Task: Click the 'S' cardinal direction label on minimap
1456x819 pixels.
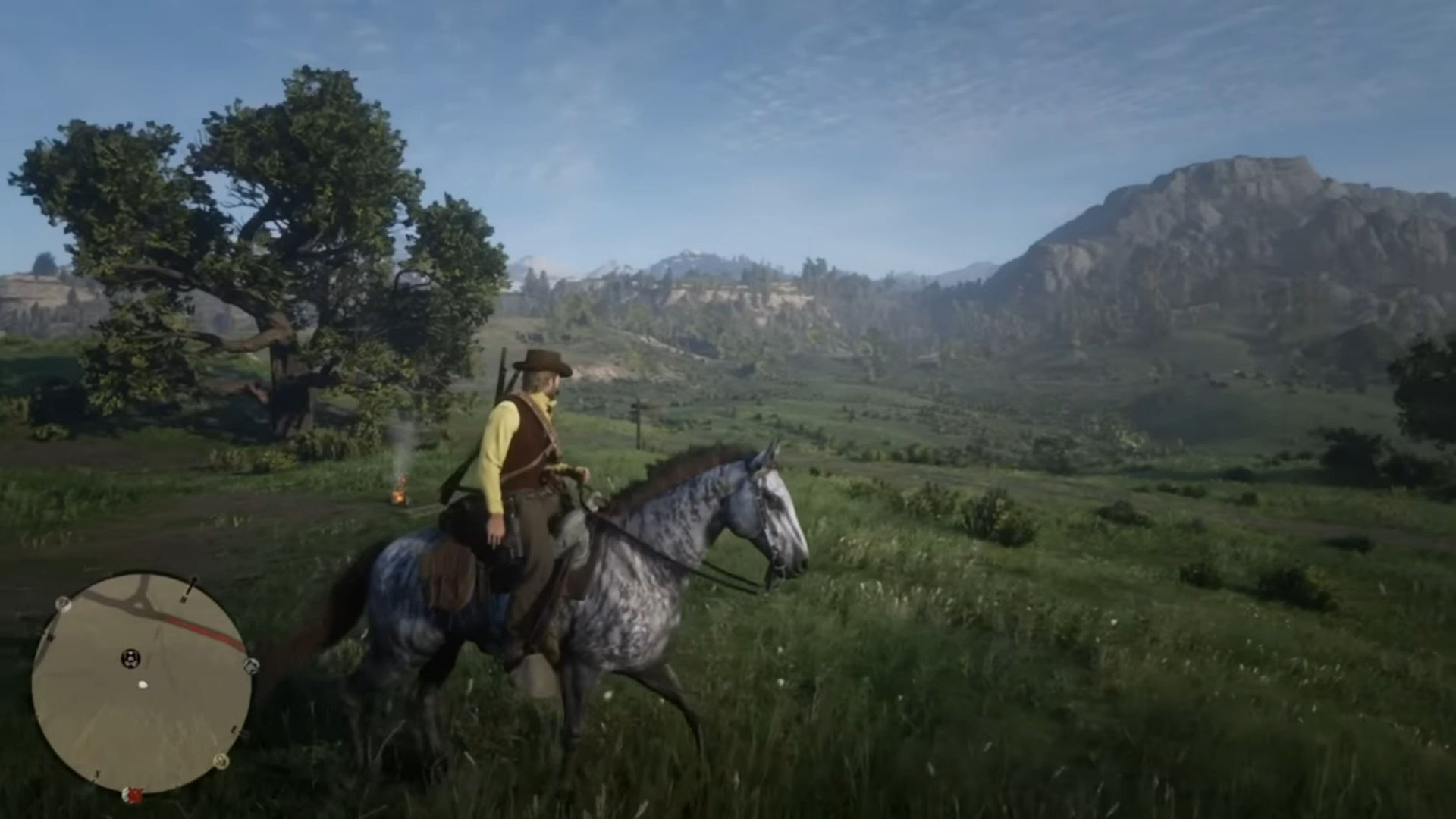Action: coord(97,773)
